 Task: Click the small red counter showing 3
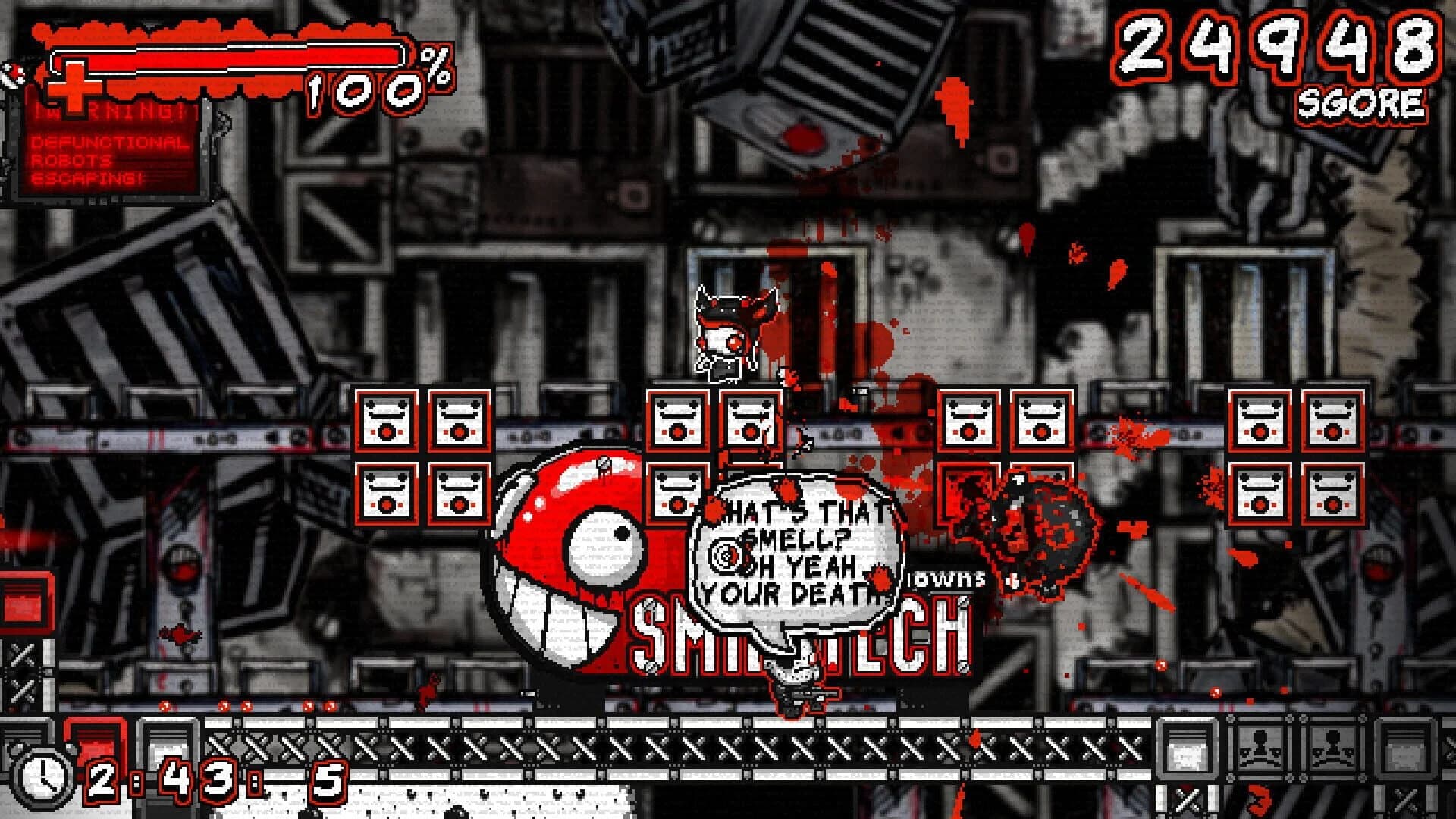tap(1259, 800)
